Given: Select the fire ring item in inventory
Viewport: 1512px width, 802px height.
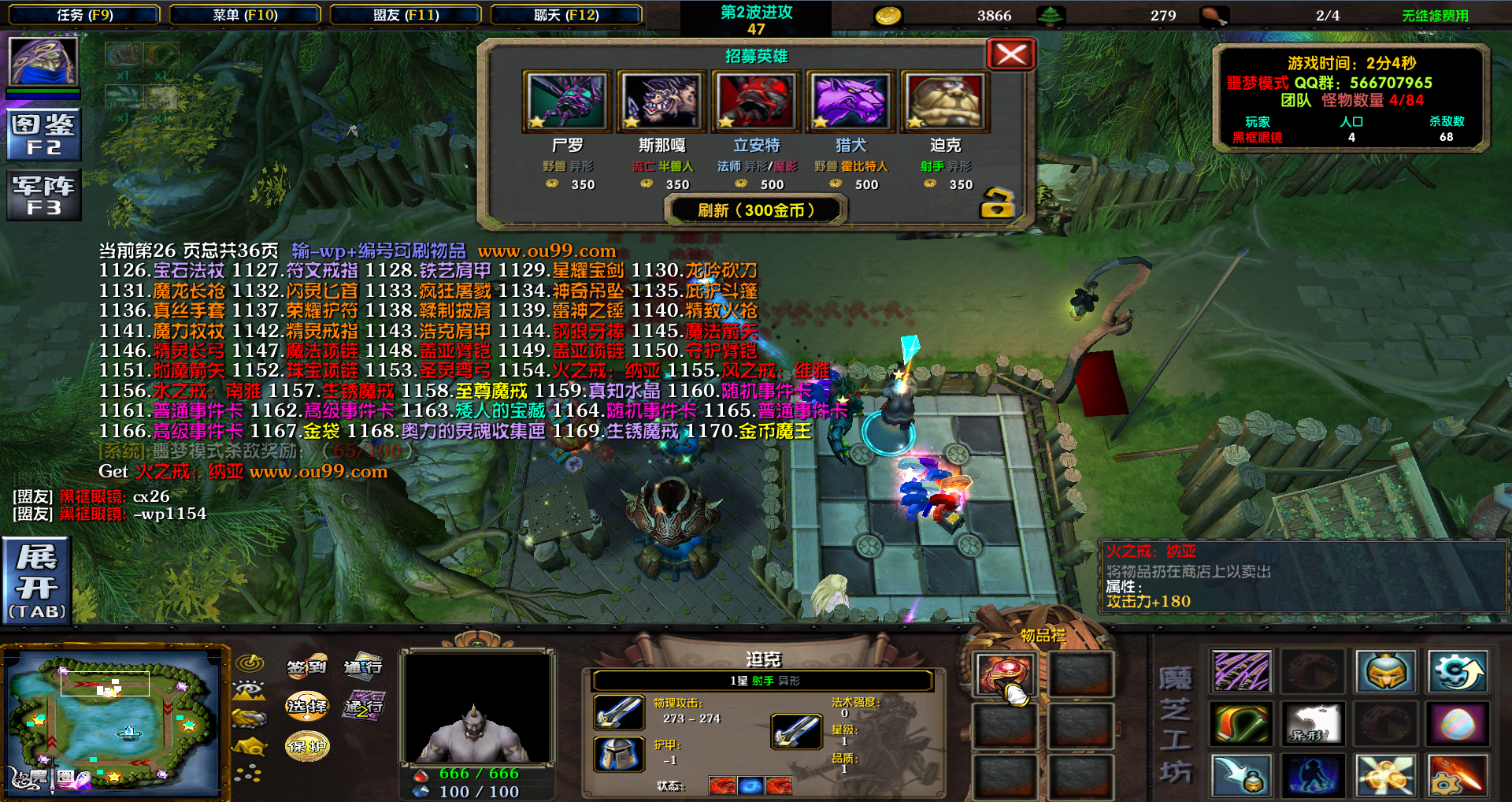Looking at the screenshot, I should coord(1005,674).
